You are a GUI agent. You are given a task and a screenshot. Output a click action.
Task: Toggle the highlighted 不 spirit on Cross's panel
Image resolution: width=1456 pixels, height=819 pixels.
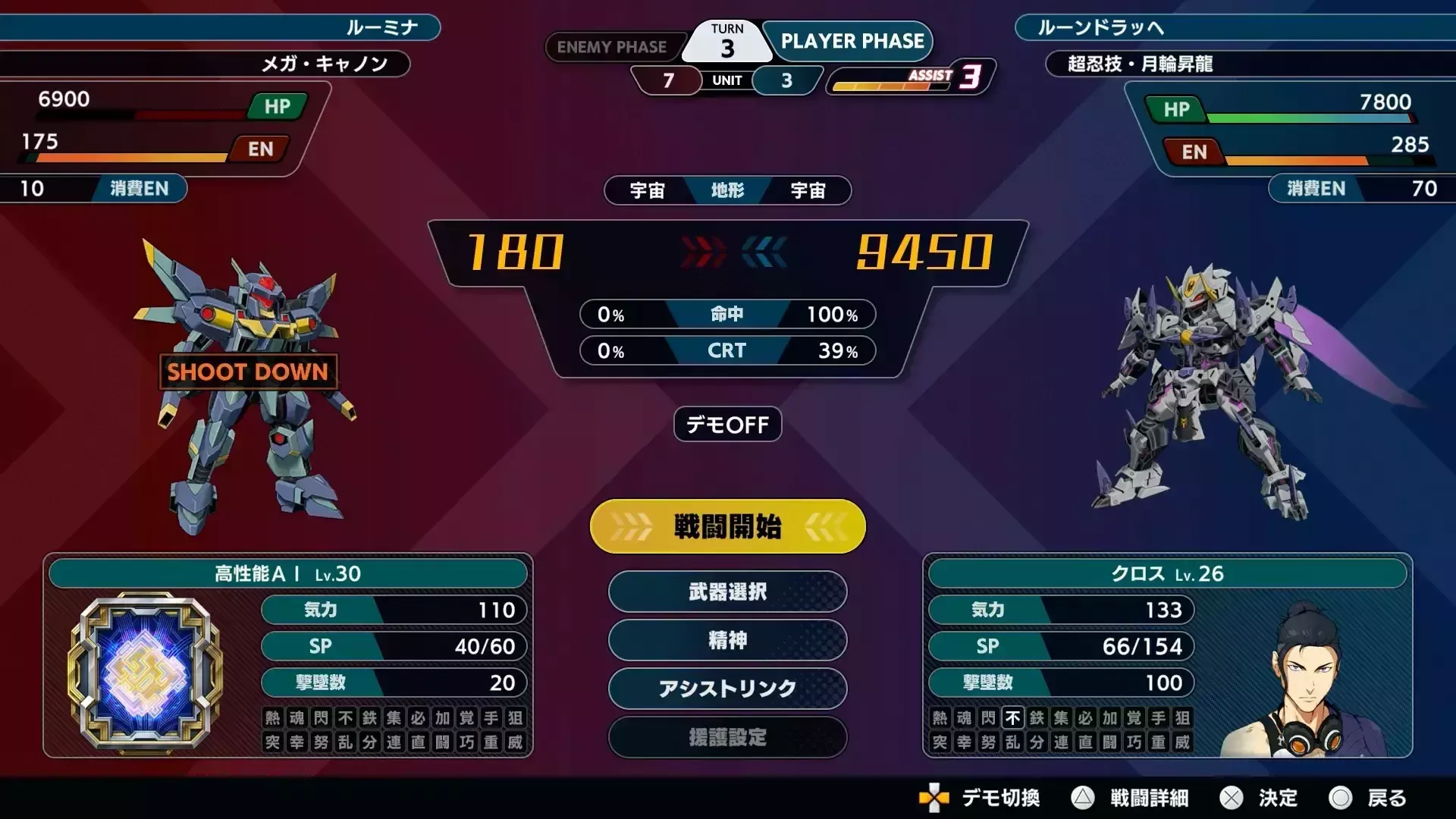(1012, 719)
